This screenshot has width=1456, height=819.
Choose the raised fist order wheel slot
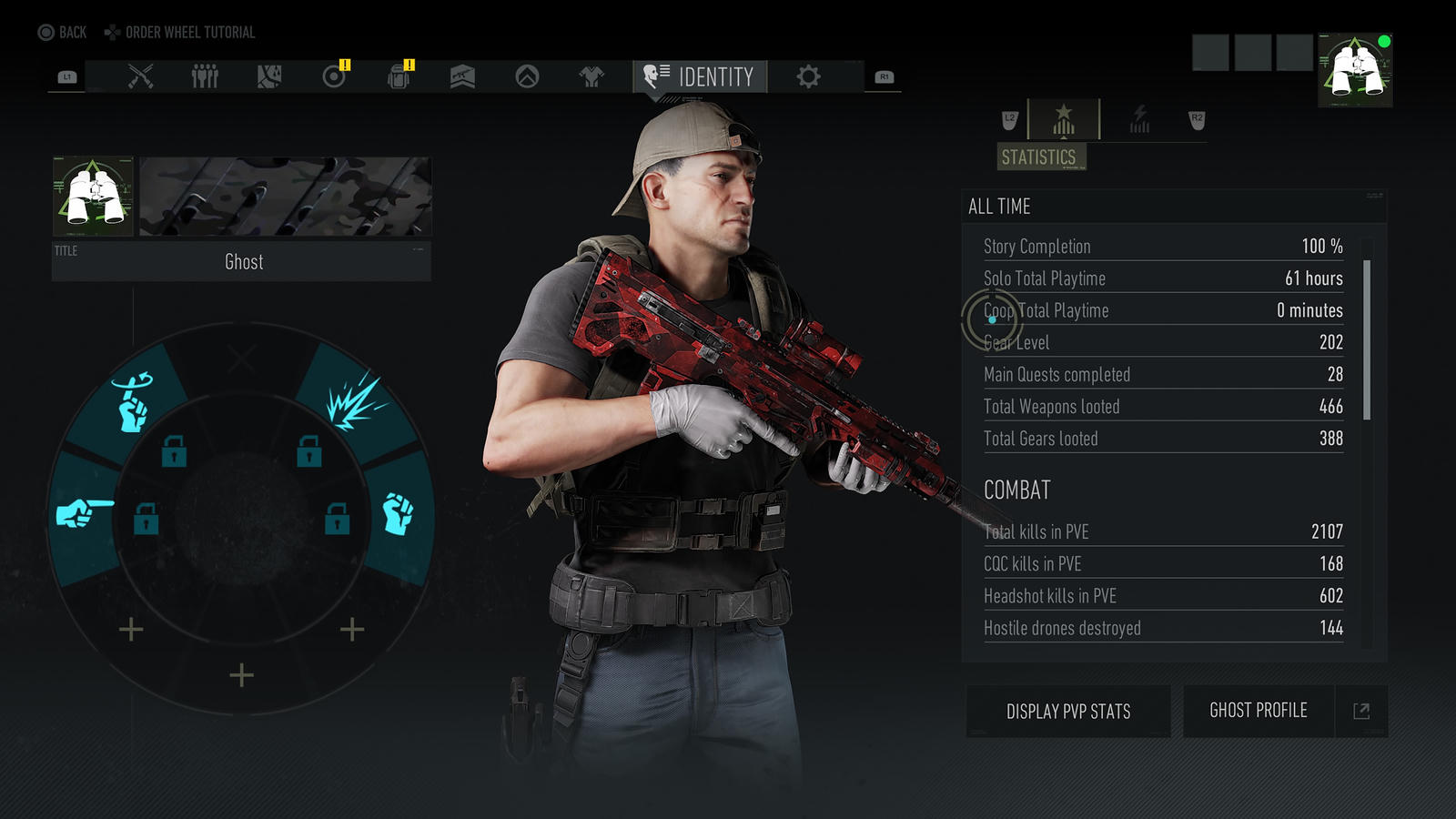coord(398,513)
